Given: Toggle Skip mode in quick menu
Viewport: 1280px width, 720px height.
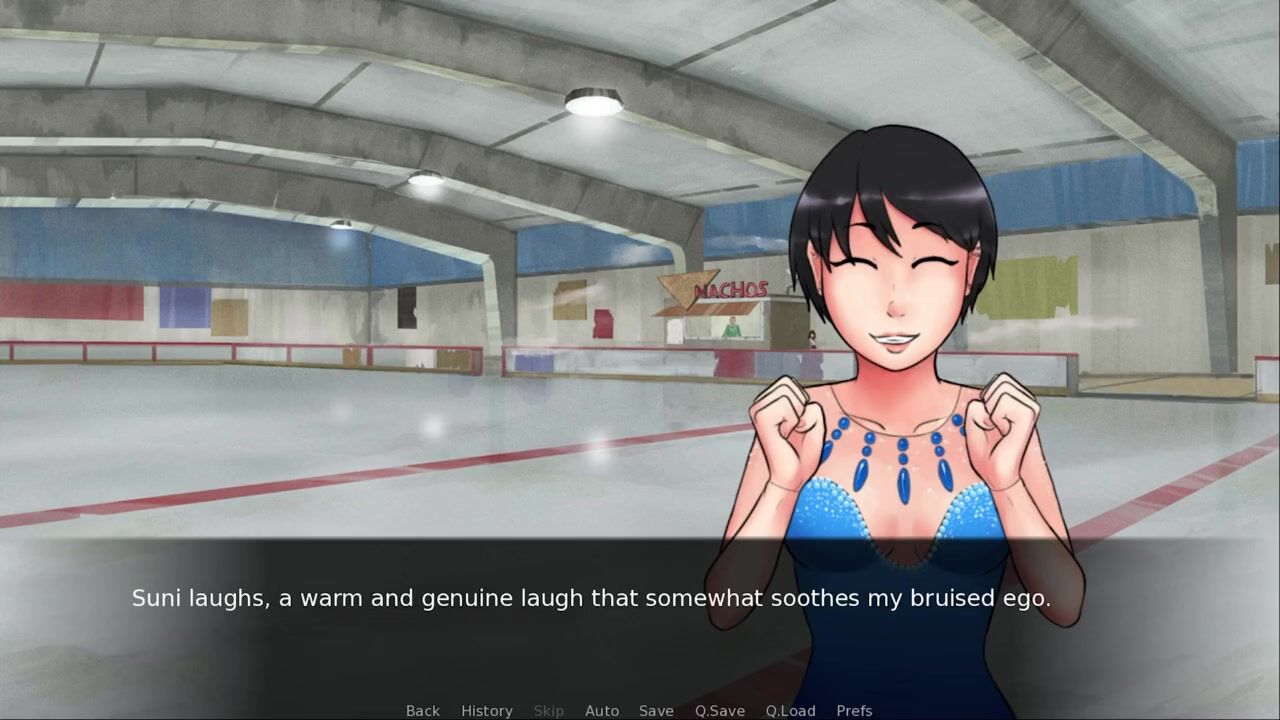Looking at the screenshot, I should tap(548, 710).
